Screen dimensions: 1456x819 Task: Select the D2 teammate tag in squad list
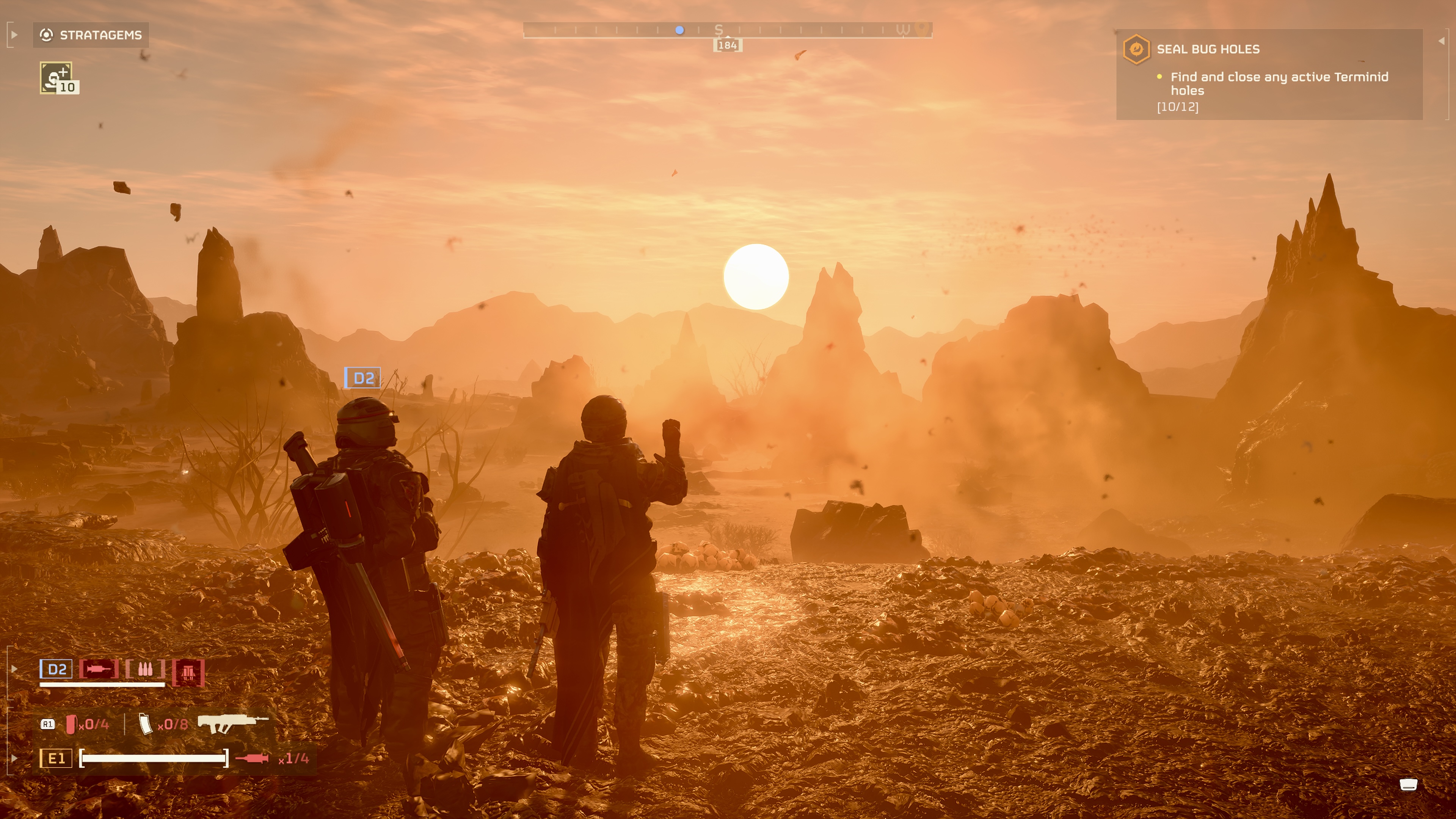(x=56, y=669)
